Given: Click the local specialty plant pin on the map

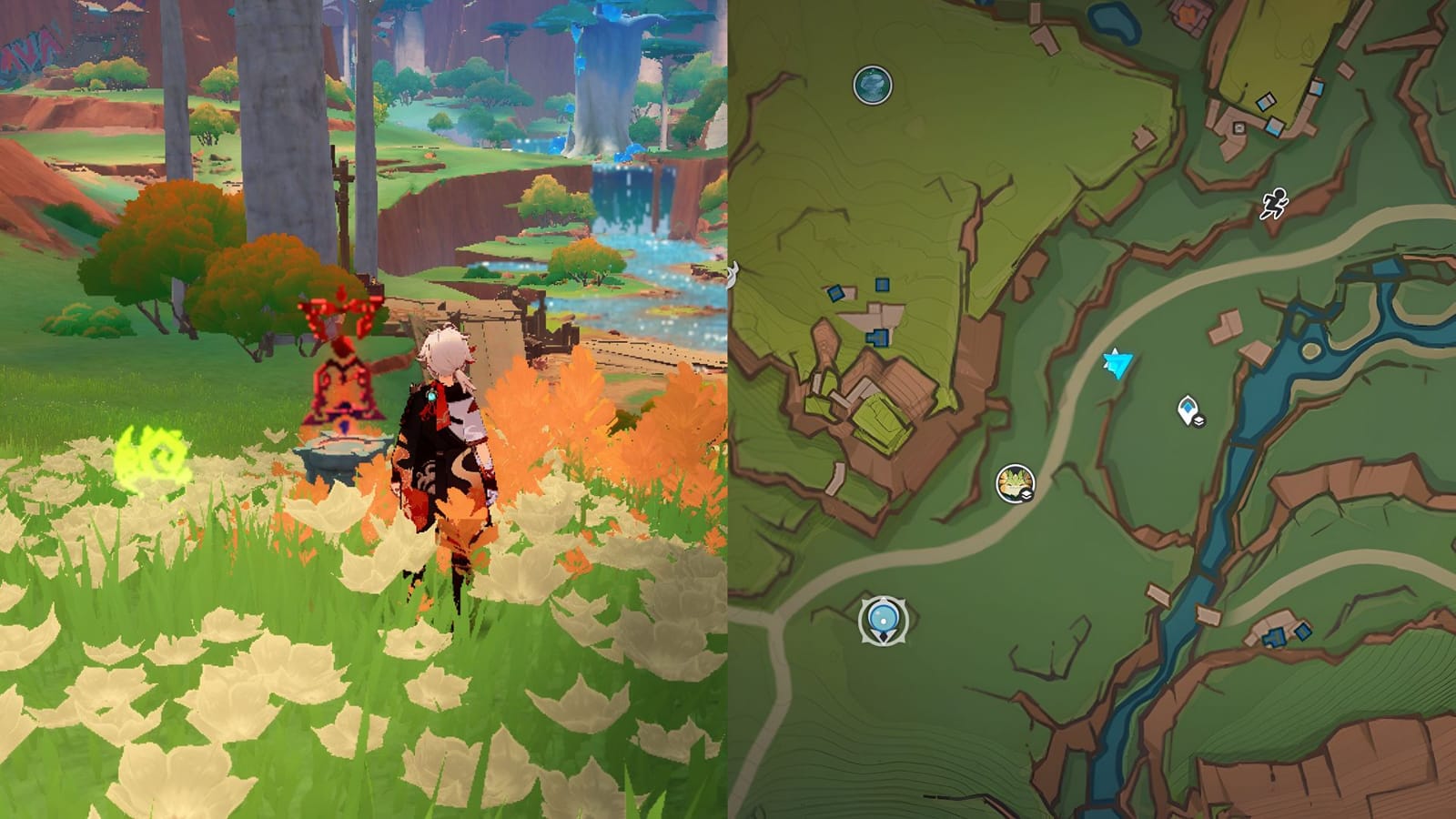Looking at the screenshot, I should [1013, 481].
